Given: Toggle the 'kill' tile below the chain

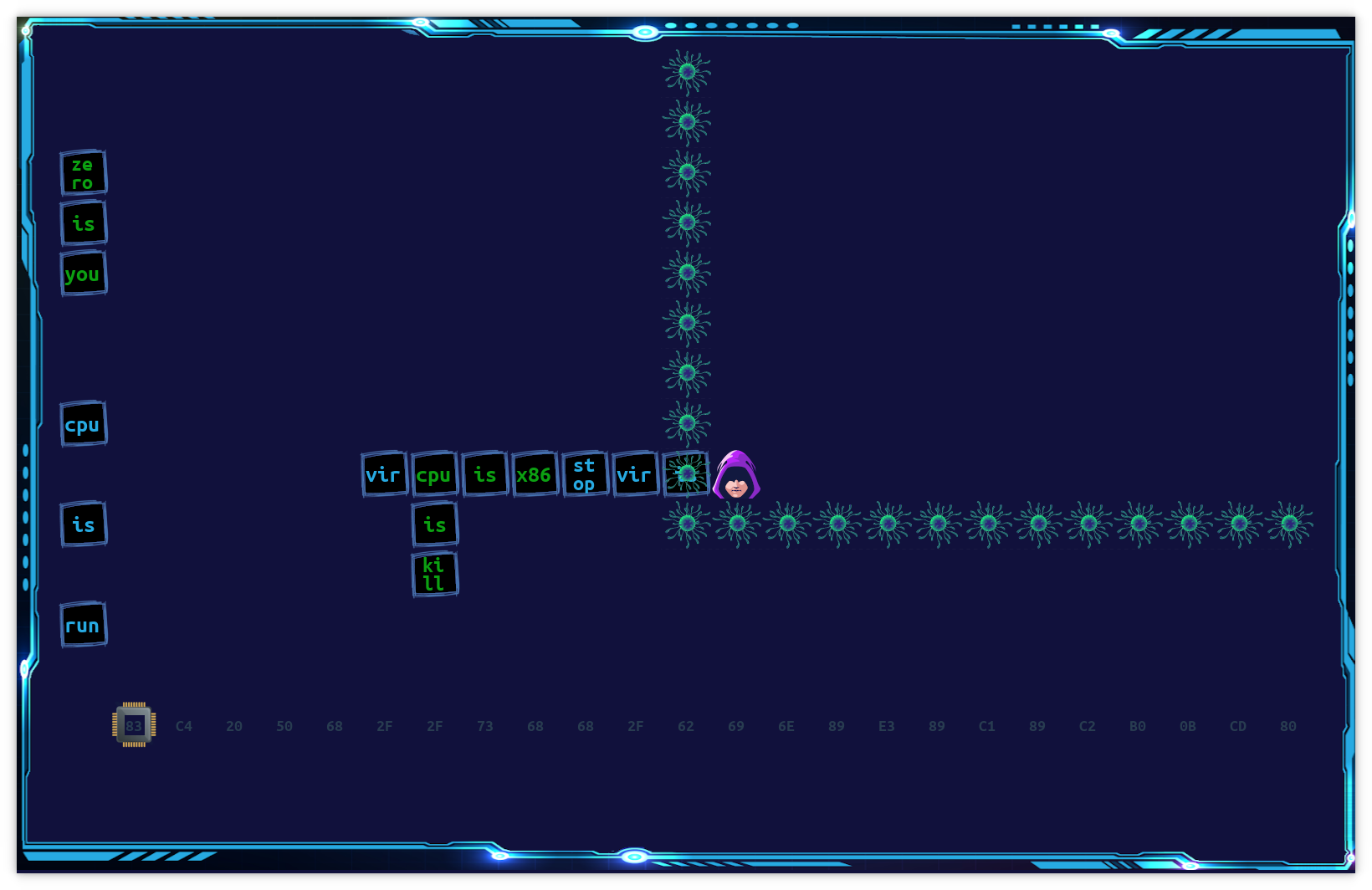Looking at the screenshot, I should [x=435, y=573].
